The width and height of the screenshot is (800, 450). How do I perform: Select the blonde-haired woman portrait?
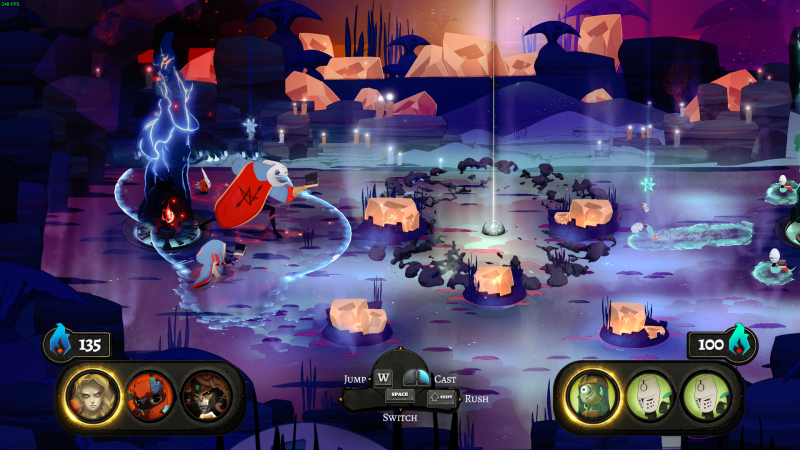(91, 395)
